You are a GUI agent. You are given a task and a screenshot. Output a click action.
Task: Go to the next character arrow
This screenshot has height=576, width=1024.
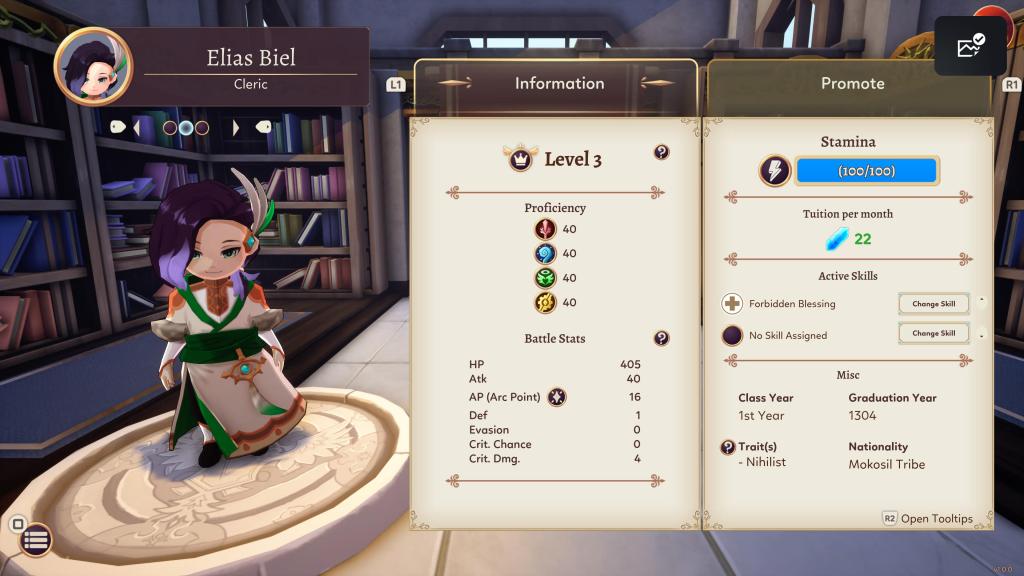coord(236,127)
